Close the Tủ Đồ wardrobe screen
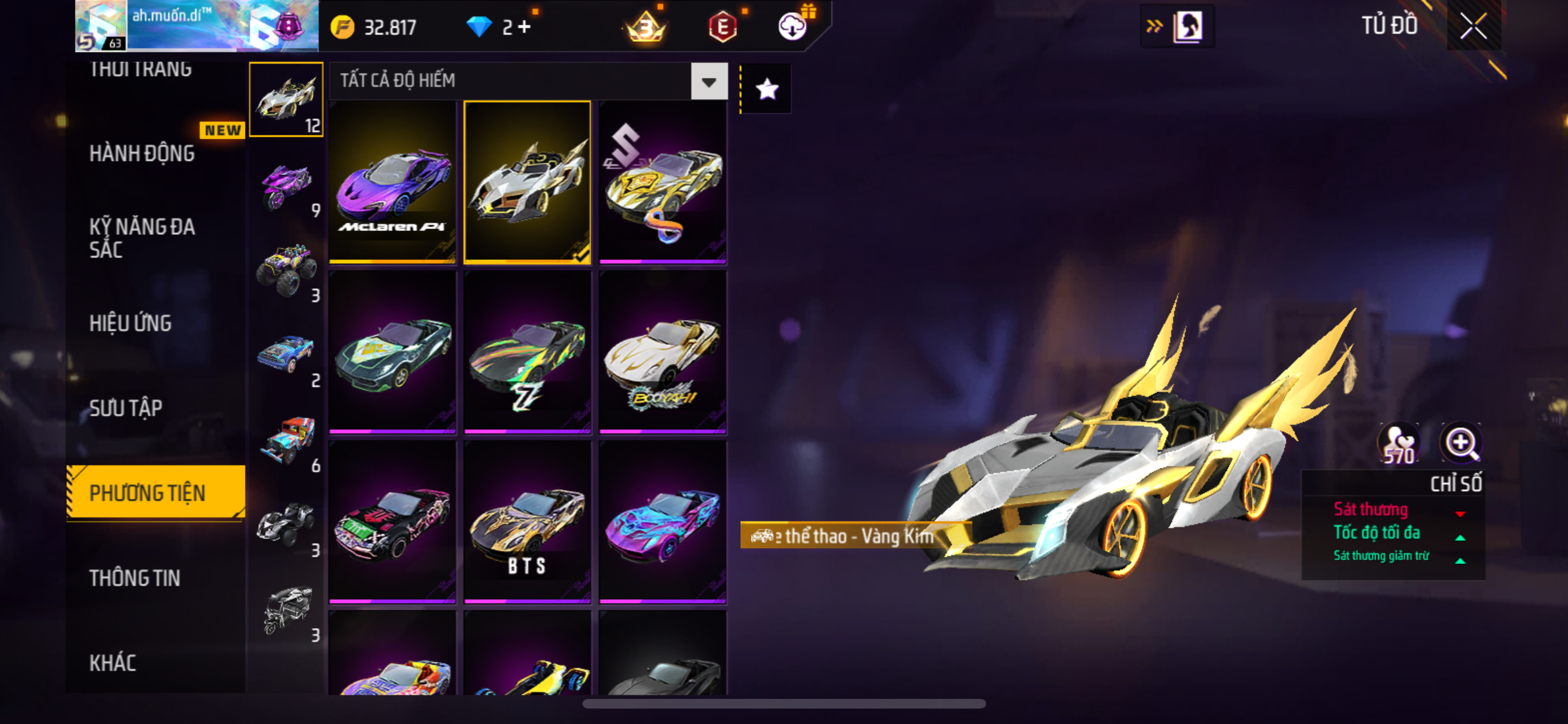Screen dimensions: 1568x724 [x=1473, y=26]
